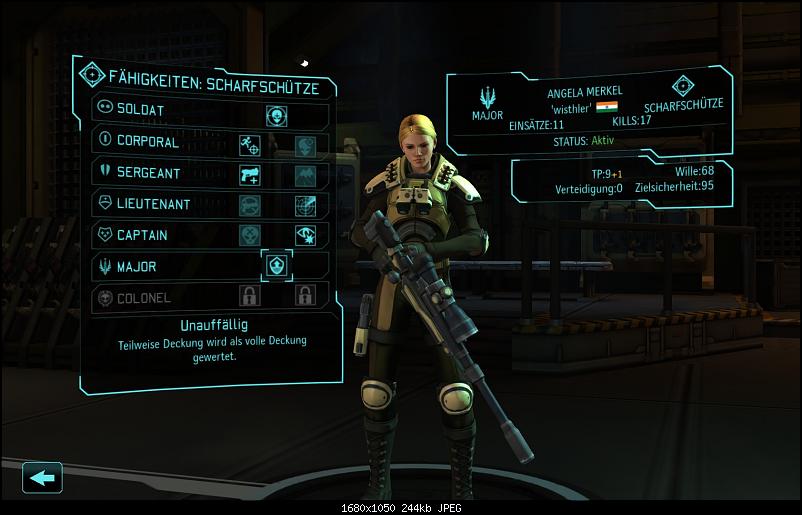Image resolution: width=802 pixels, height=515 pixels.
Task: Select the Sergeant pistol ability icon
Action: (x=250, y=176)
